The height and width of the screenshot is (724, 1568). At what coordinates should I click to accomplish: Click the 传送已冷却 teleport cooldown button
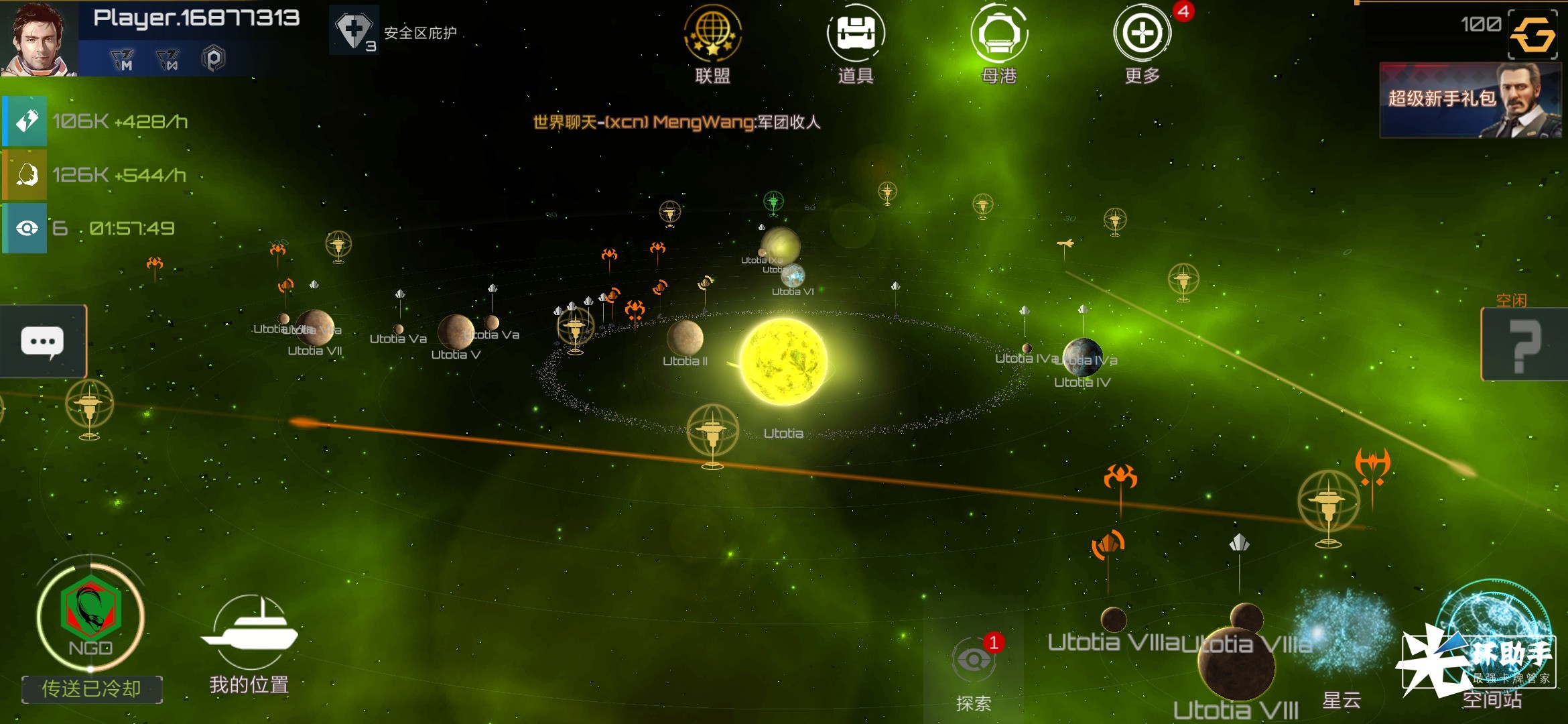click(x=92, y=689)
